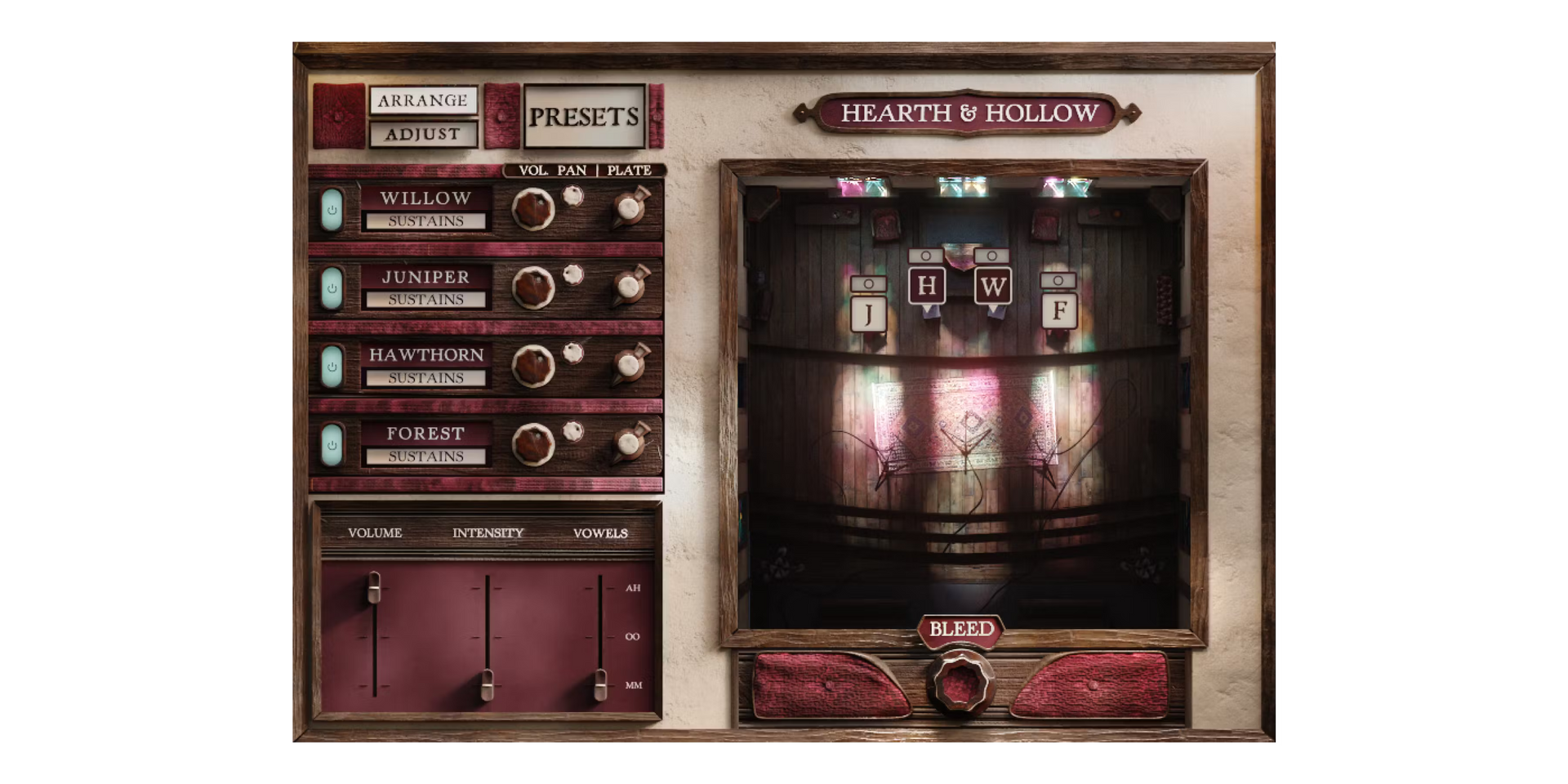1568x784 pixels.
Task: Toggle the Willow voice power button
Action: pos(332,210)
